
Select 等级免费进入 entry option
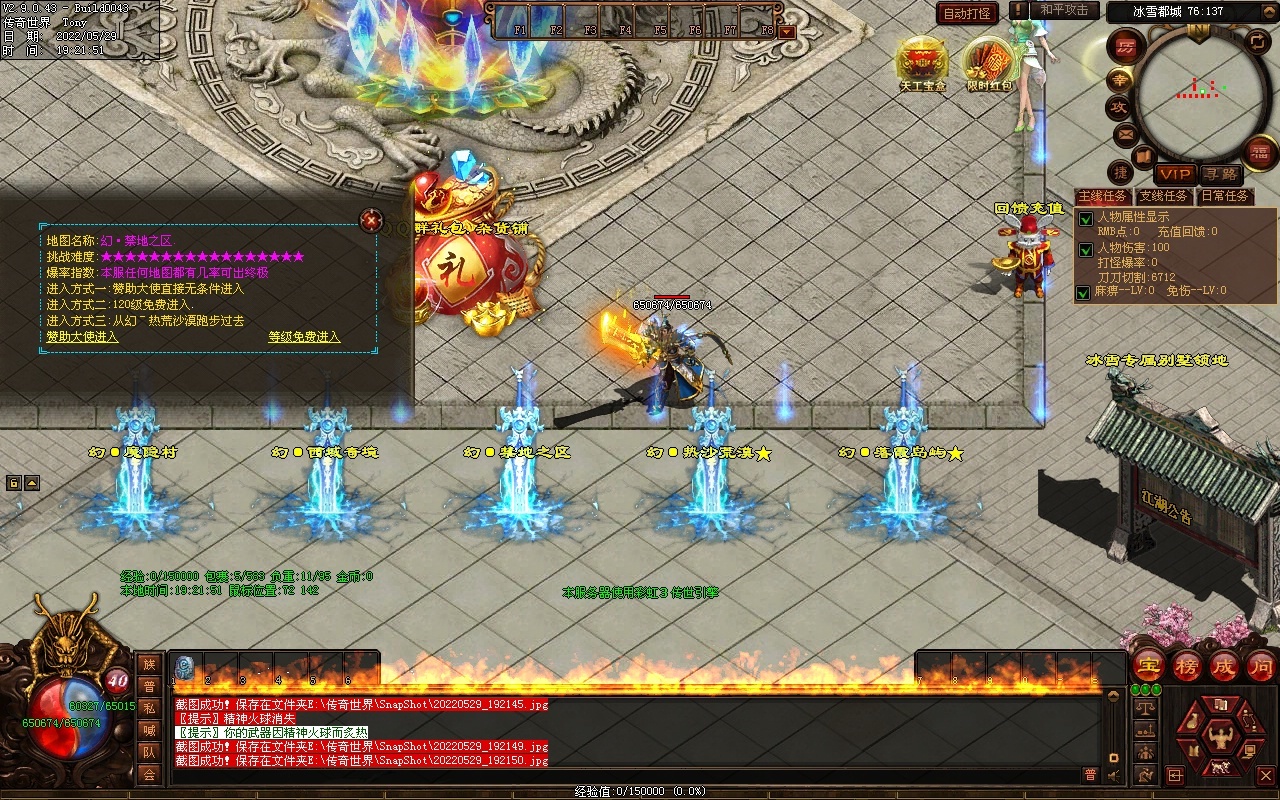point(304,337)
